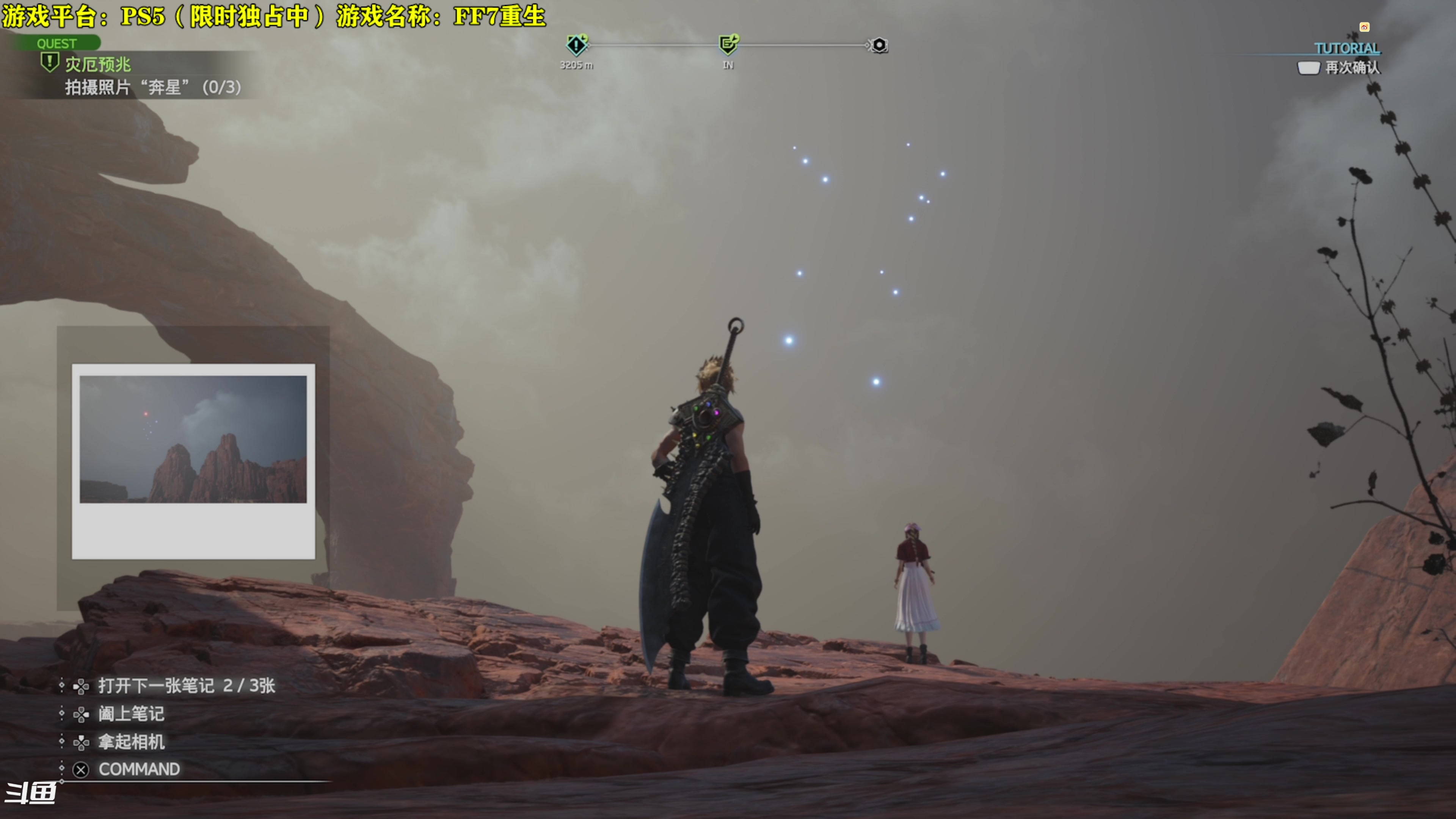Choose 打开下一张笔记 to view the next note
This screenshot has width=1456, height=819.
pyautogui.click(x=186, y=686)
